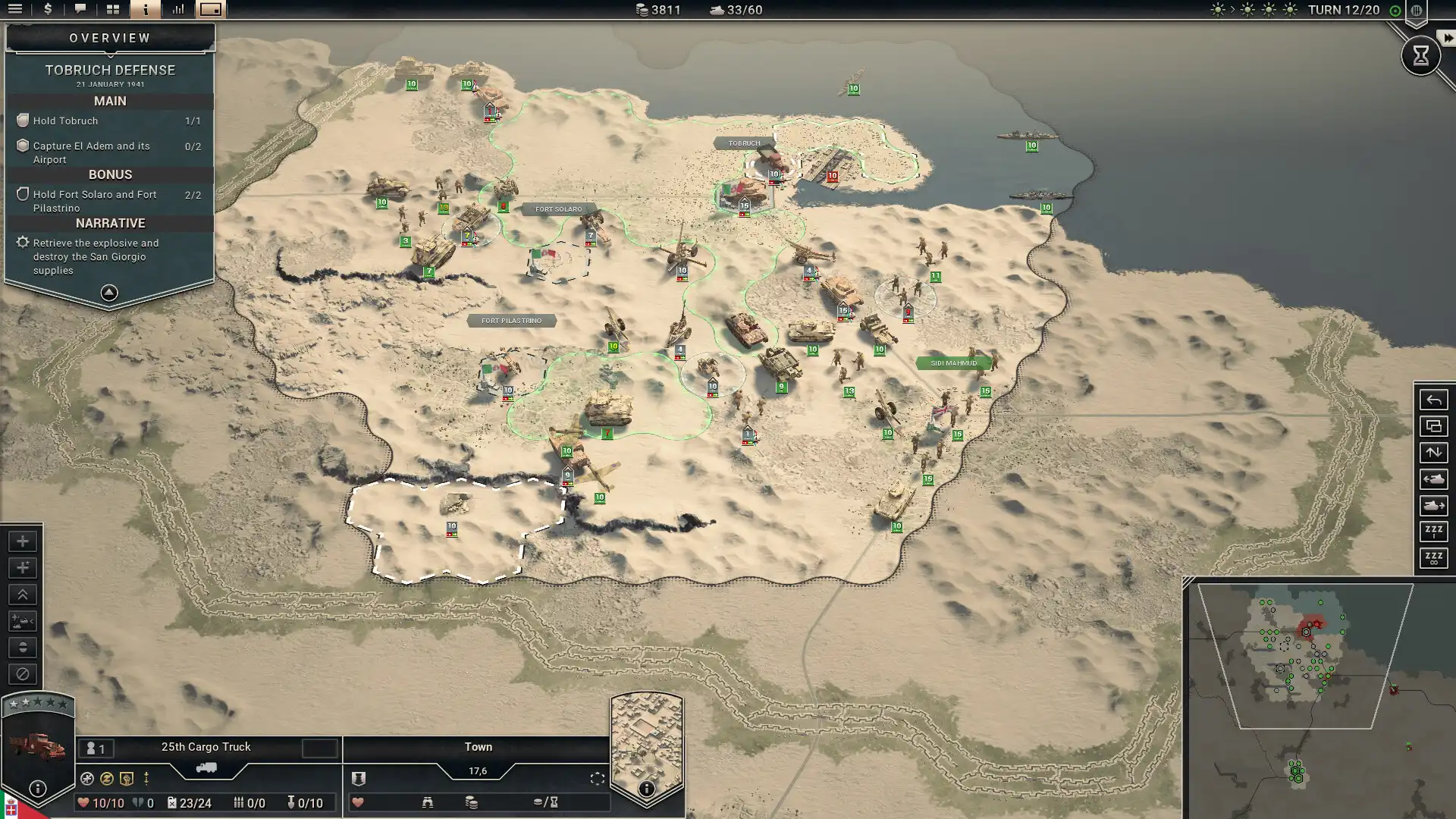Viewport: 1456px width, 819px height.
Task: Select the swap units arrows icon
Action: (x=1434, y=453)
